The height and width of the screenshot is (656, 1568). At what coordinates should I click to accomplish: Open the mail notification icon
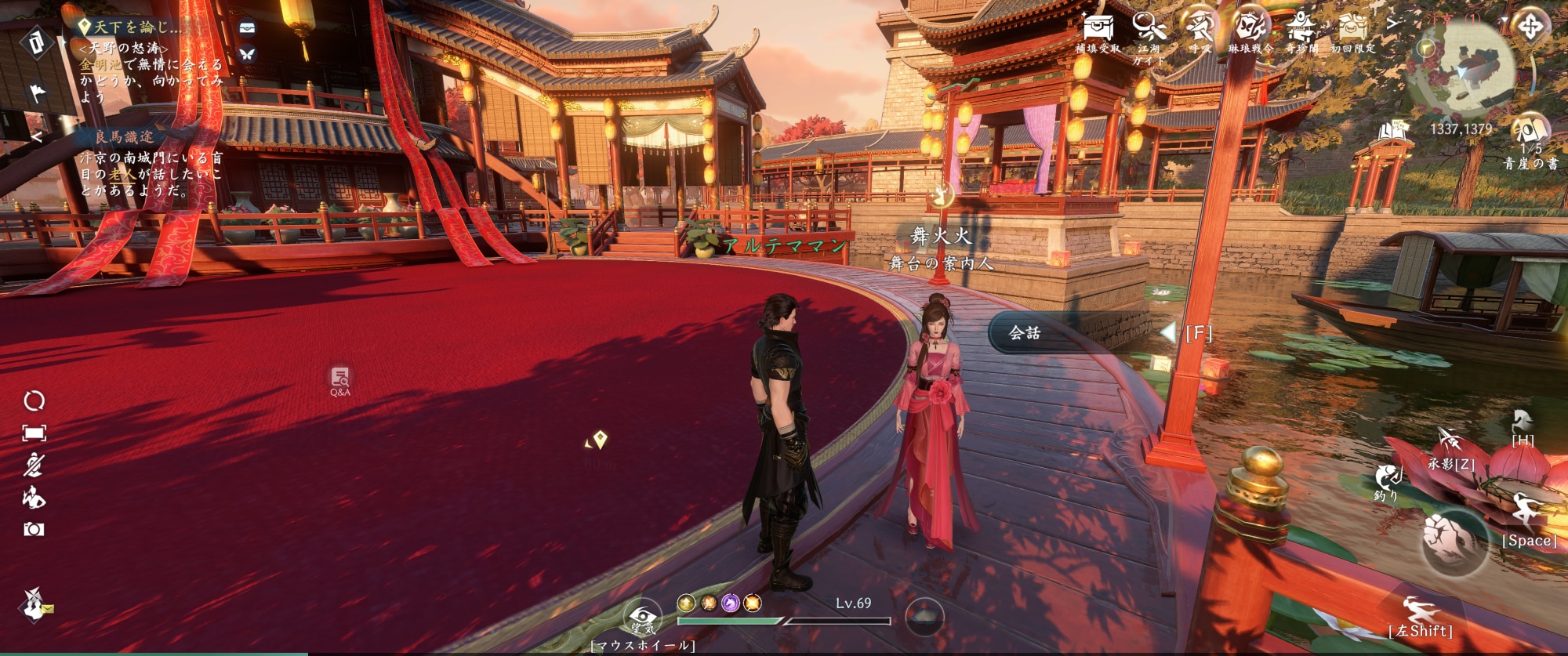(x=35, y=605)
